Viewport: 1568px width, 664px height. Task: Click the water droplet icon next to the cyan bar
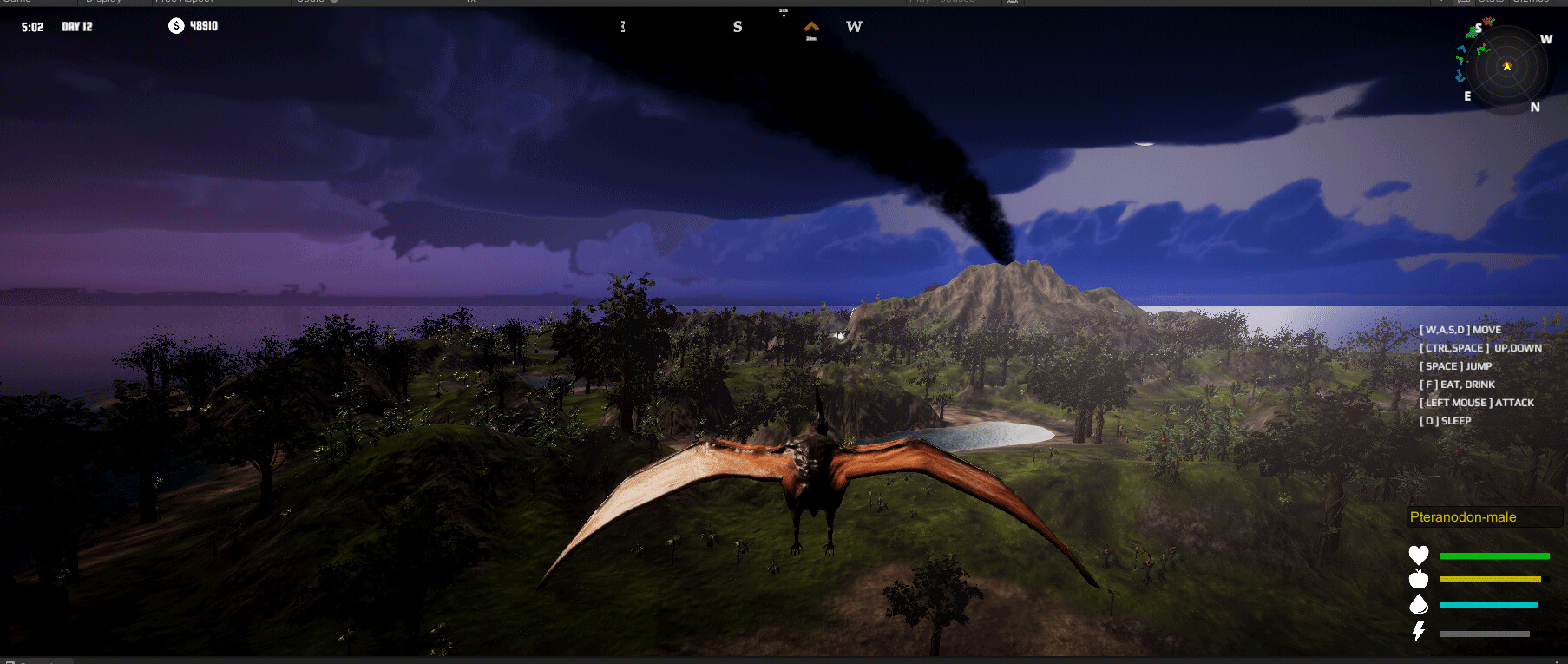click(x=1419, y=605)
